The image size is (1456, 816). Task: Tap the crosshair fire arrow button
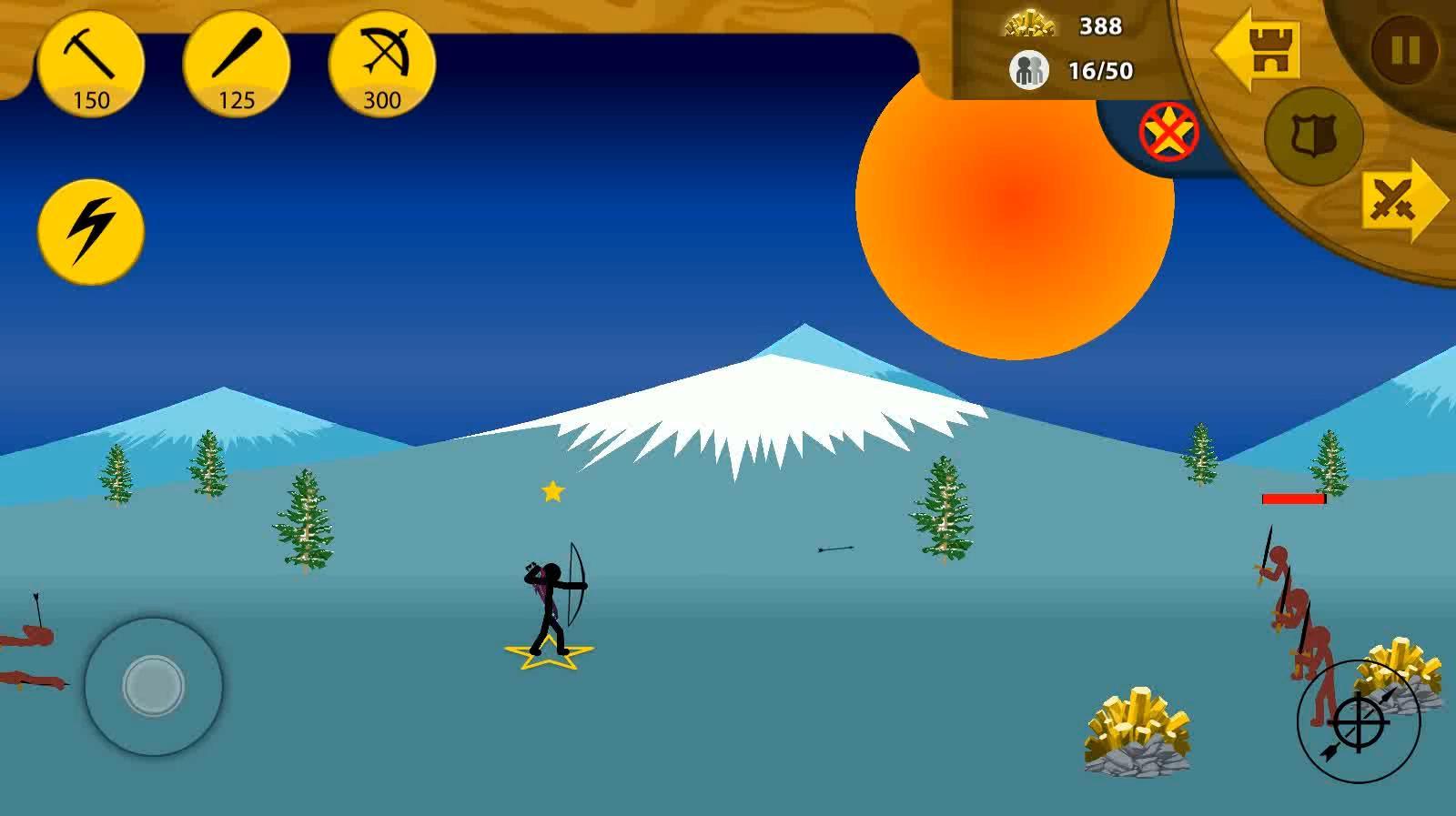click(x=1358, y=721)
